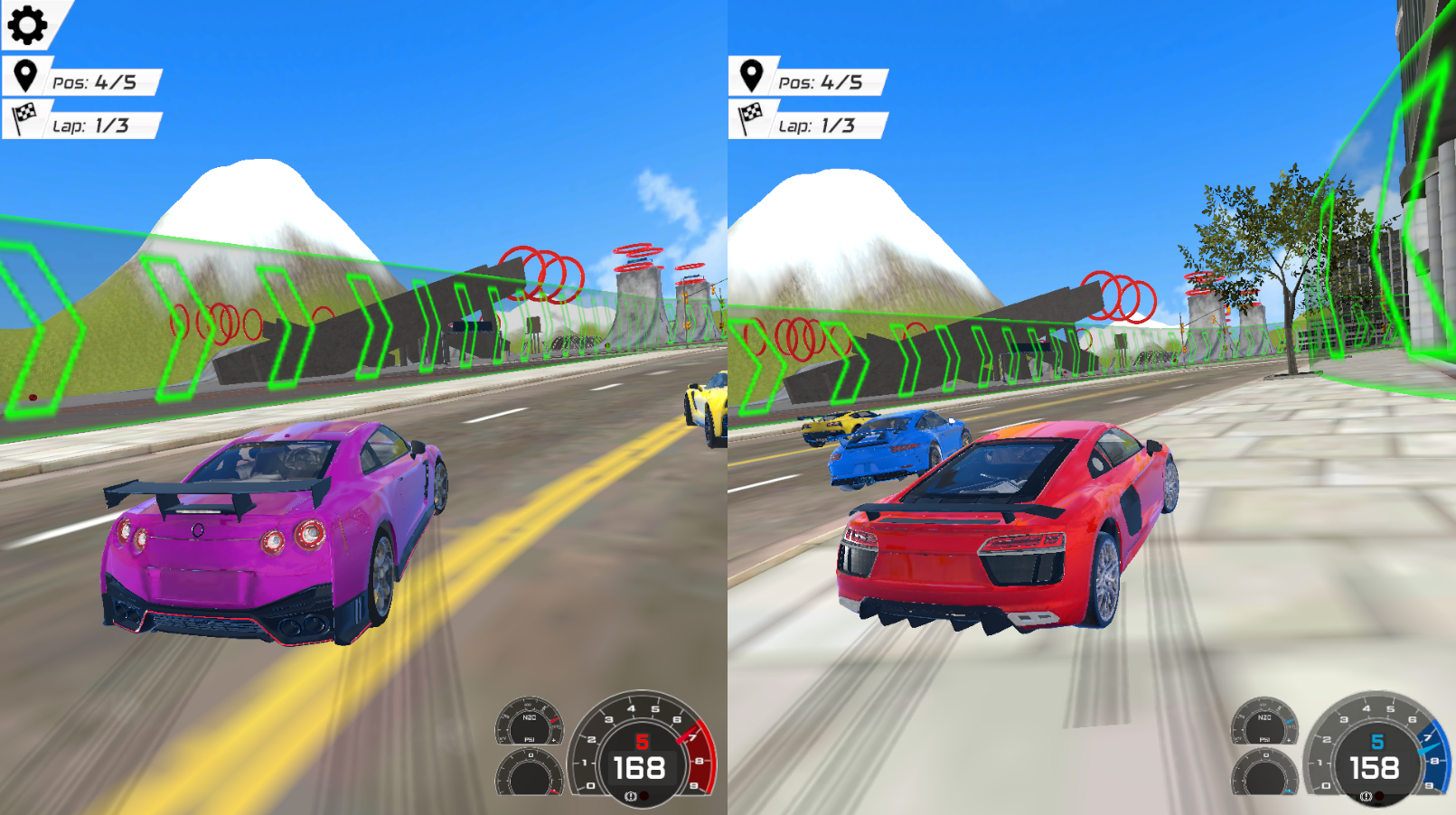1456x815 pixels.
Task: Expand the left fuel gauge display
Action: (x=529, y=774)
